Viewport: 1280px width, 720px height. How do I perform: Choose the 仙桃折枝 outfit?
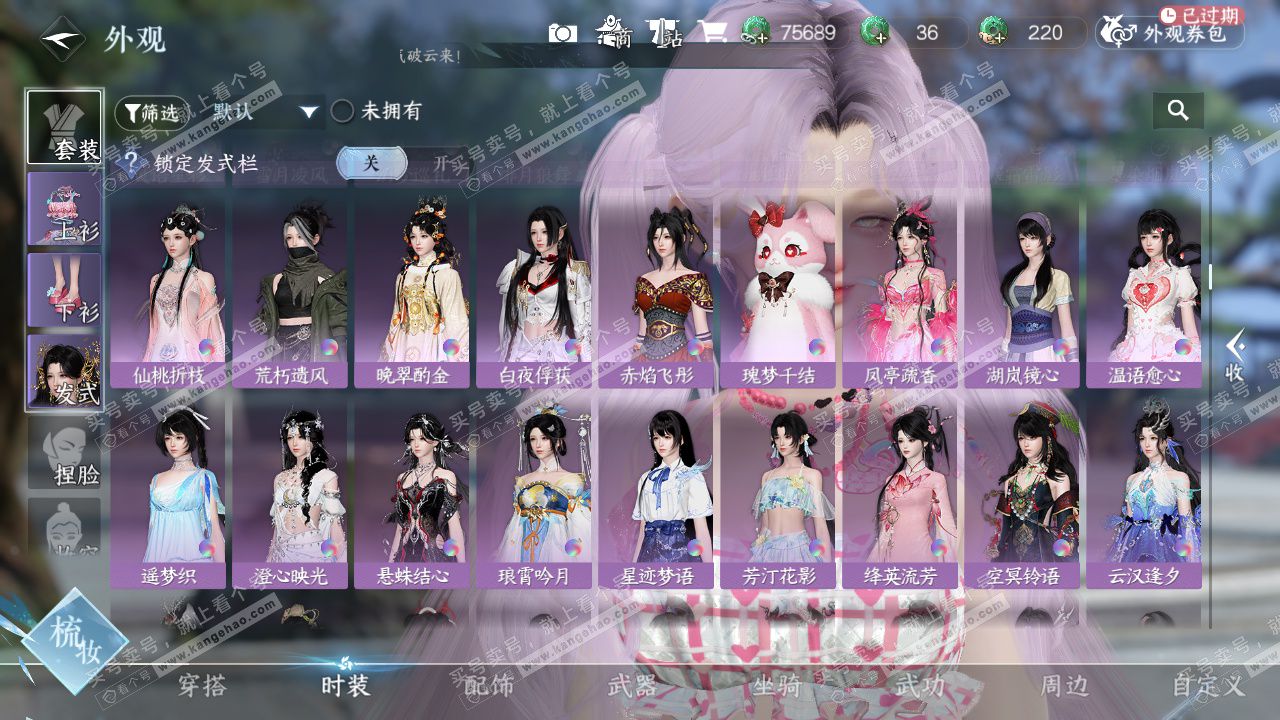(x=168, y=291)
